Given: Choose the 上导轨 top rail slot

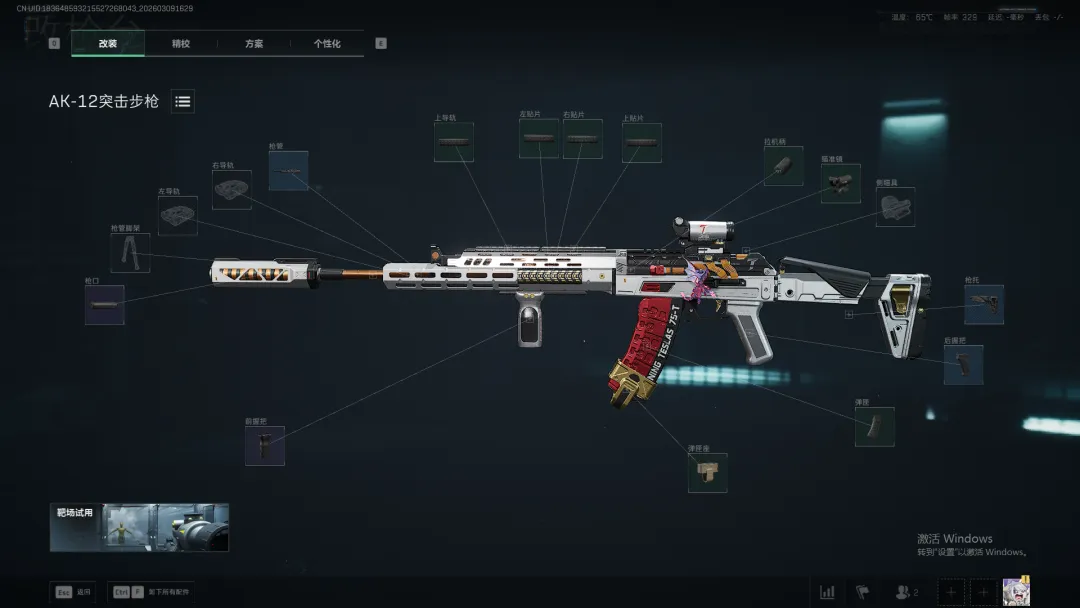Looking at the screenshot, I should click(454, 143).
